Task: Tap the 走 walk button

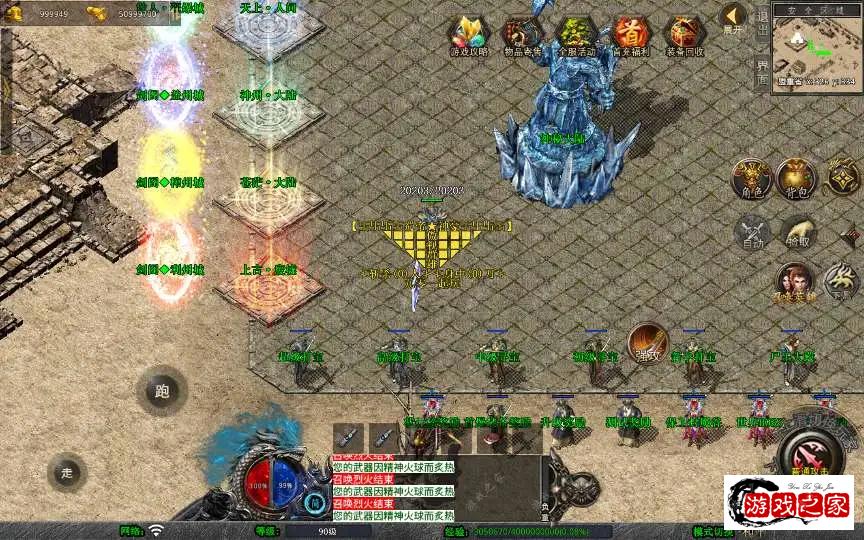Action: click(x=67, y=472)
